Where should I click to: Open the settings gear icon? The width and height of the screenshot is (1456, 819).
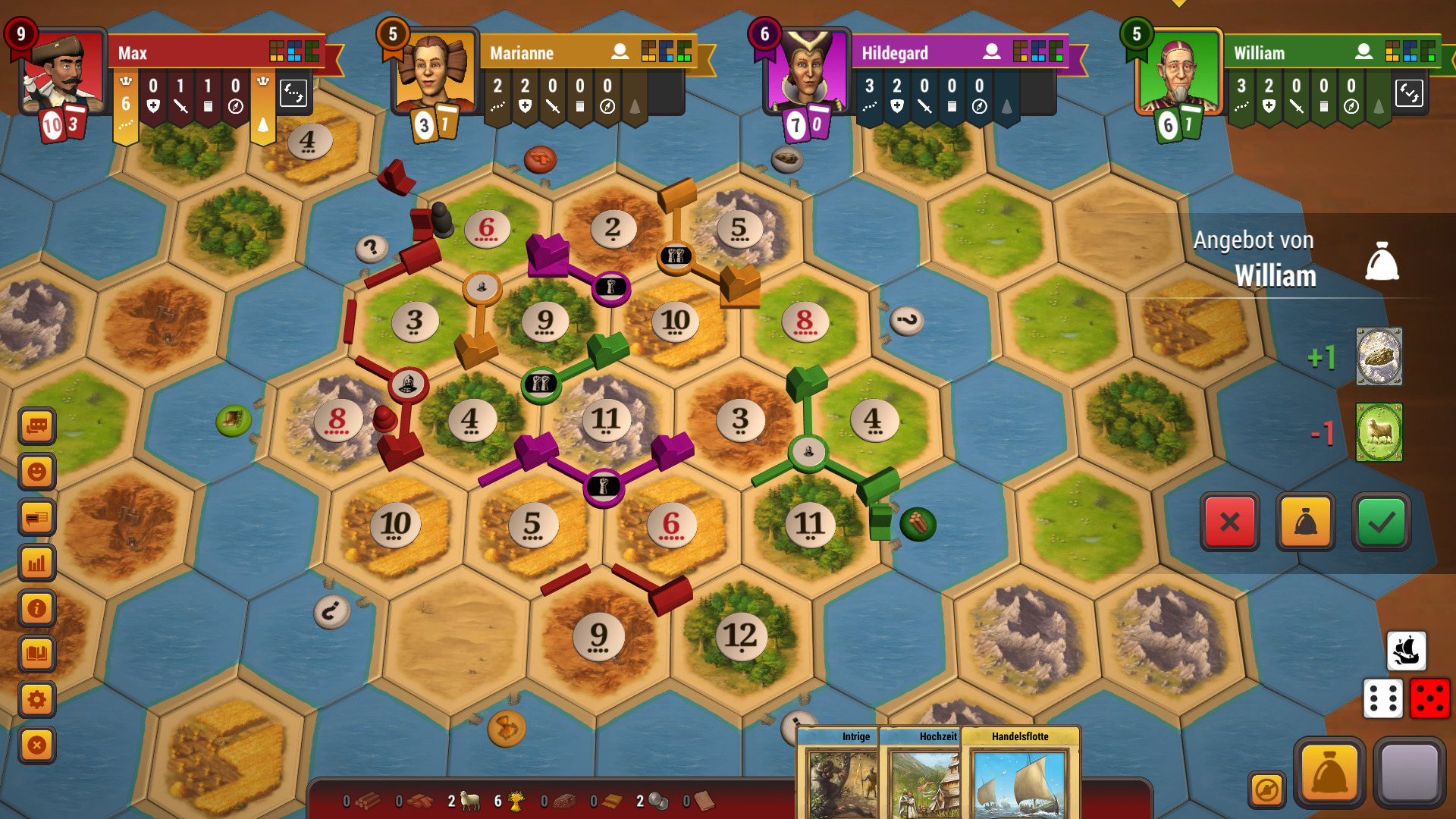tap(36, 699)
